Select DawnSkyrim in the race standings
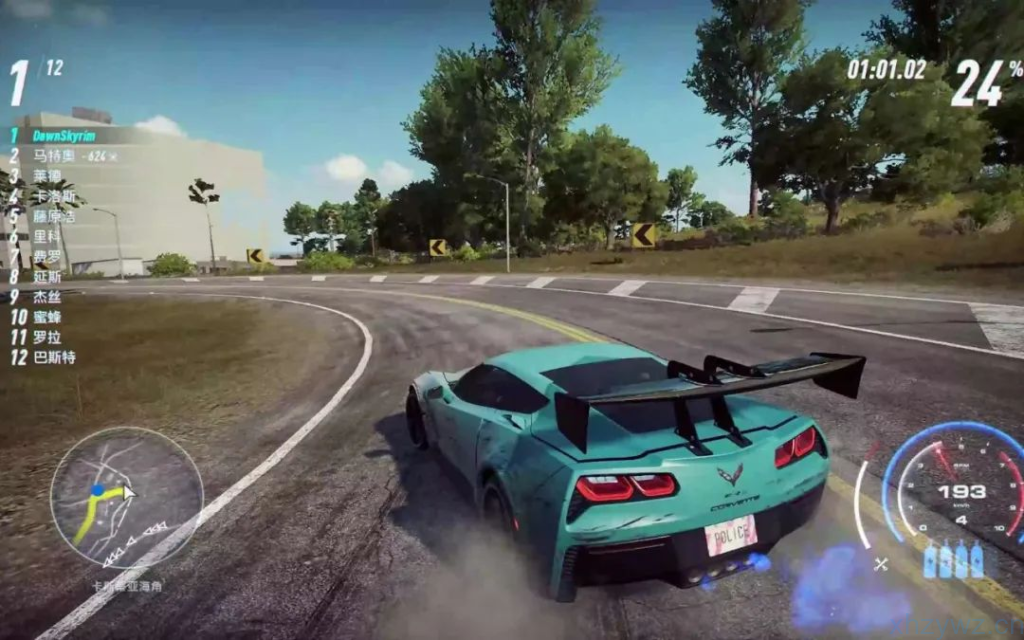The height and width of the screenshot is (640, 1024). pos(63,135)
